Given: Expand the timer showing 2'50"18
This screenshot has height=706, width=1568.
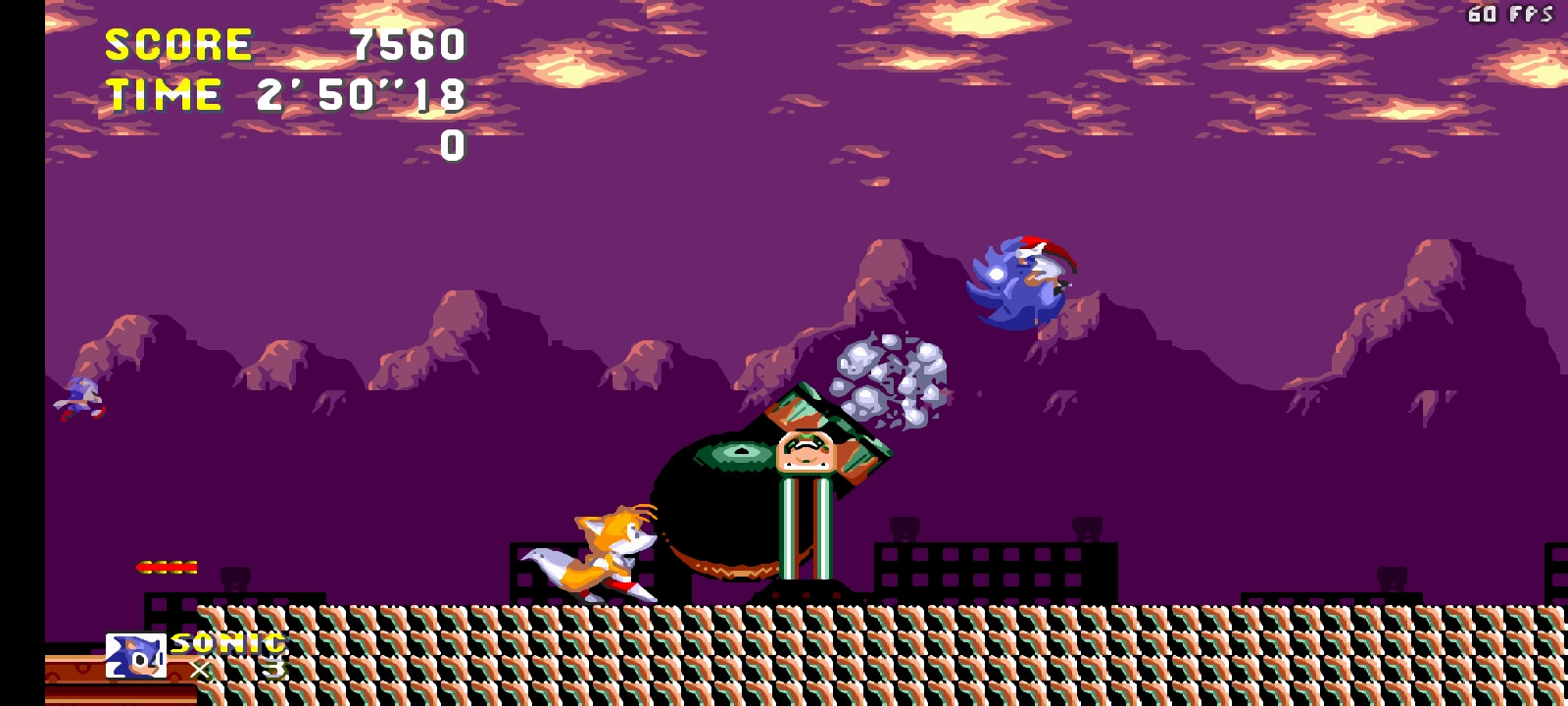Looking at the screenshot, I should [363, 97].
